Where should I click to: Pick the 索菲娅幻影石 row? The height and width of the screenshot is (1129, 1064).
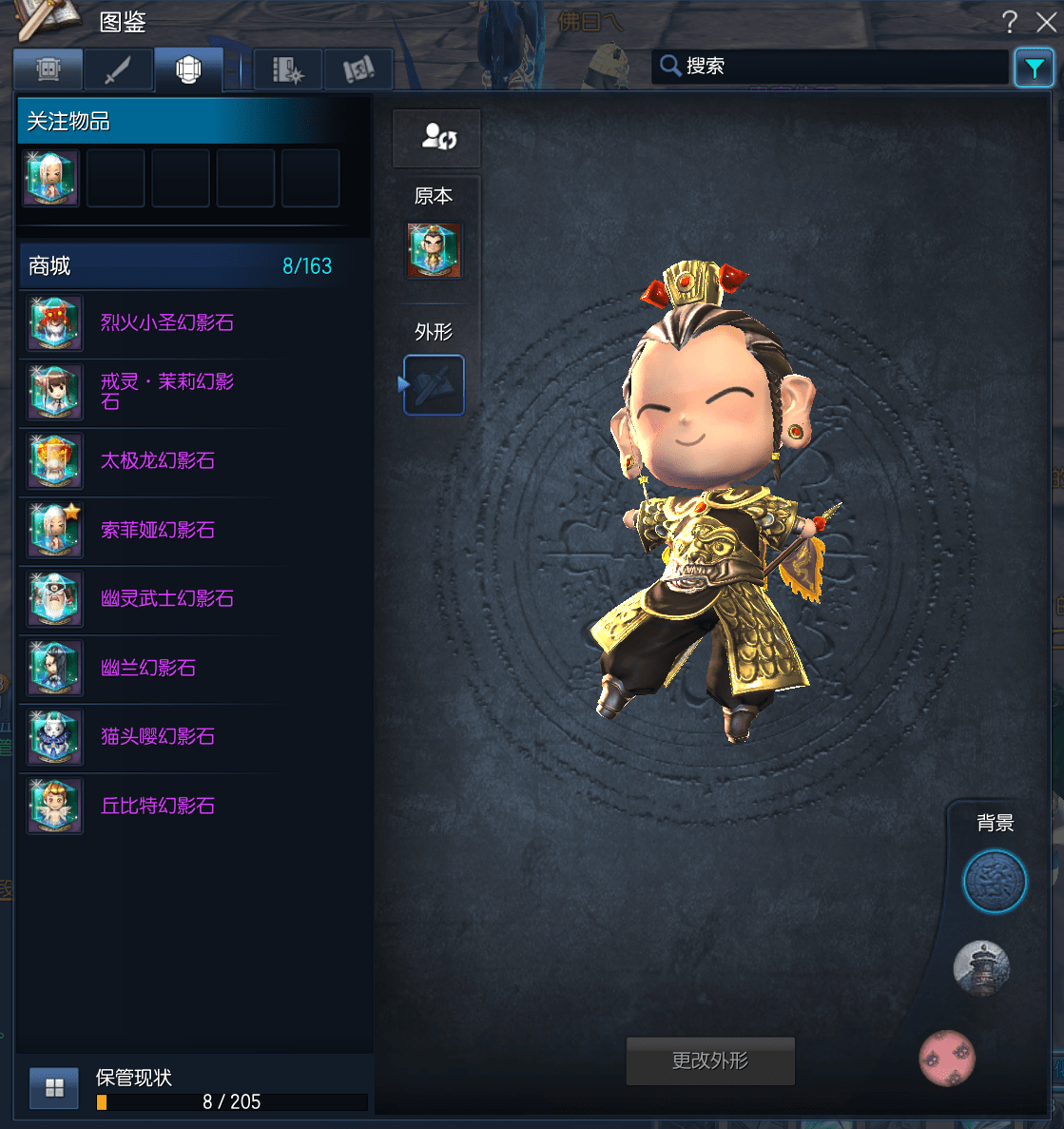pos(158,530)
